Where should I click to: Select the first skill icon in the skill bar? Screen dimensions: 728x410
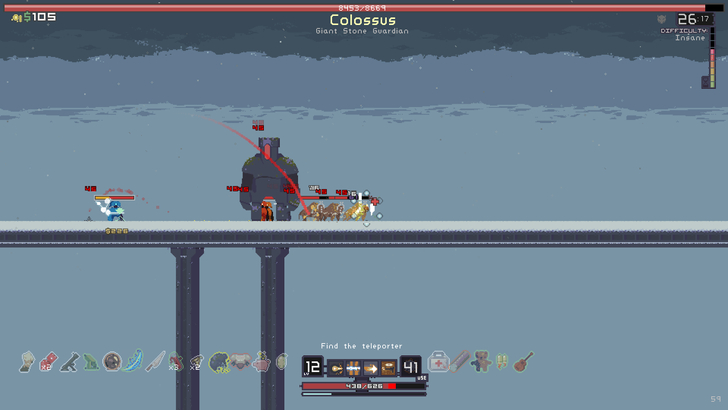pyautogui.click(x=335, y=367)
